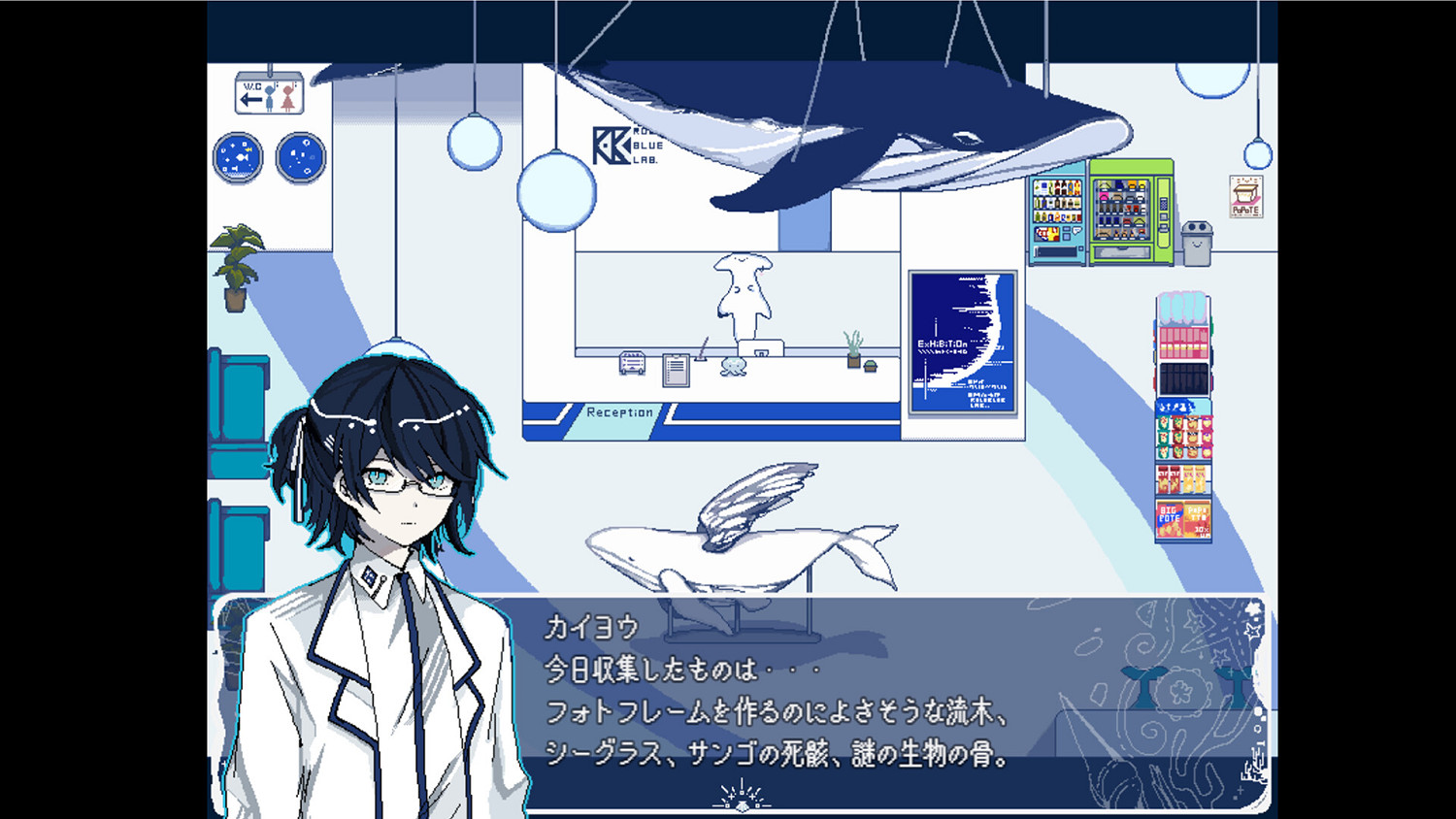Expand the sparkle indicator below the dialogue text
The width and height of the screenshot is (1456, 819).
[x=740, y=796]
